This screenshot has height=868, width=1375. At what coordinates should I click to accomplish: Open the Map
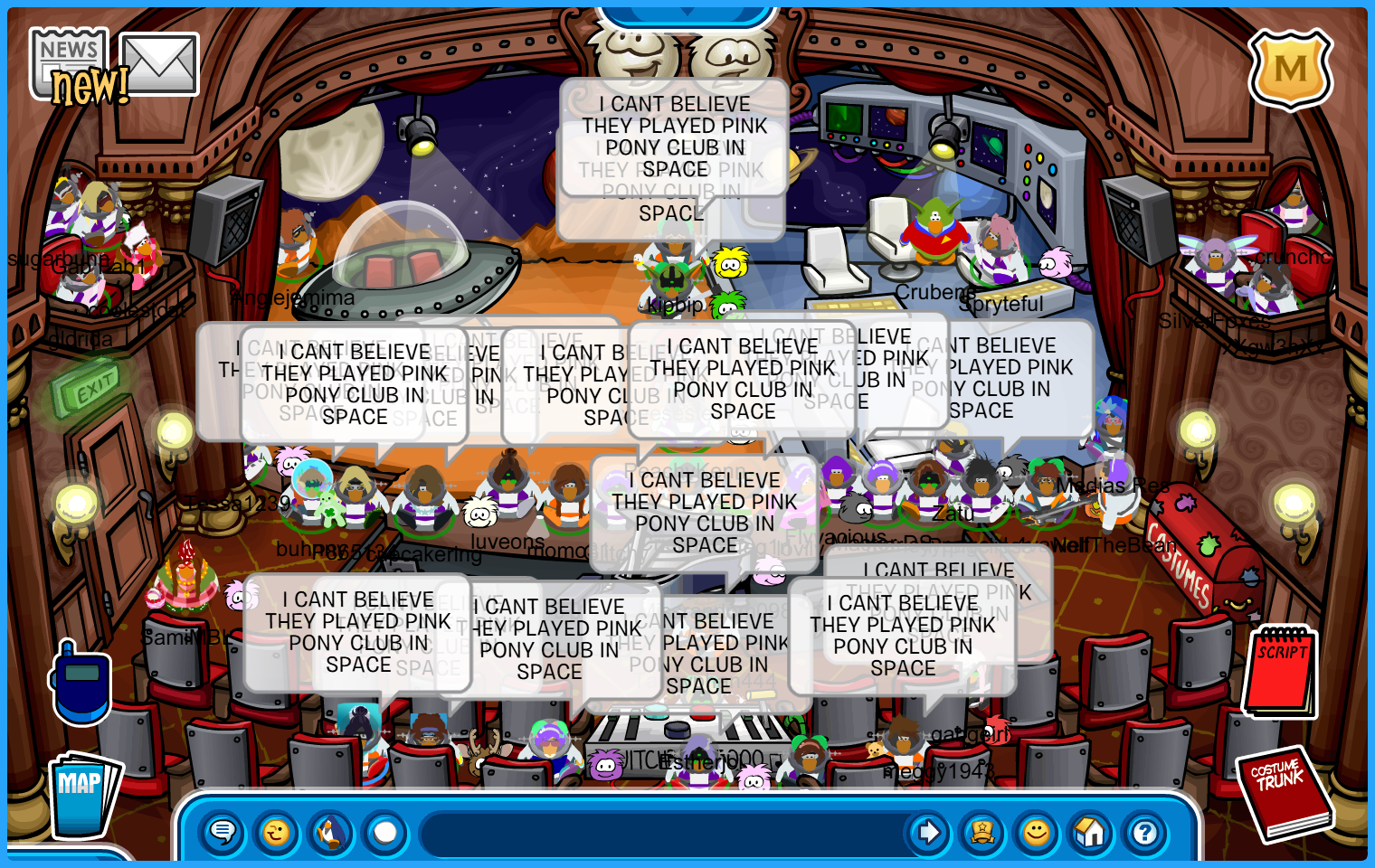83,793
